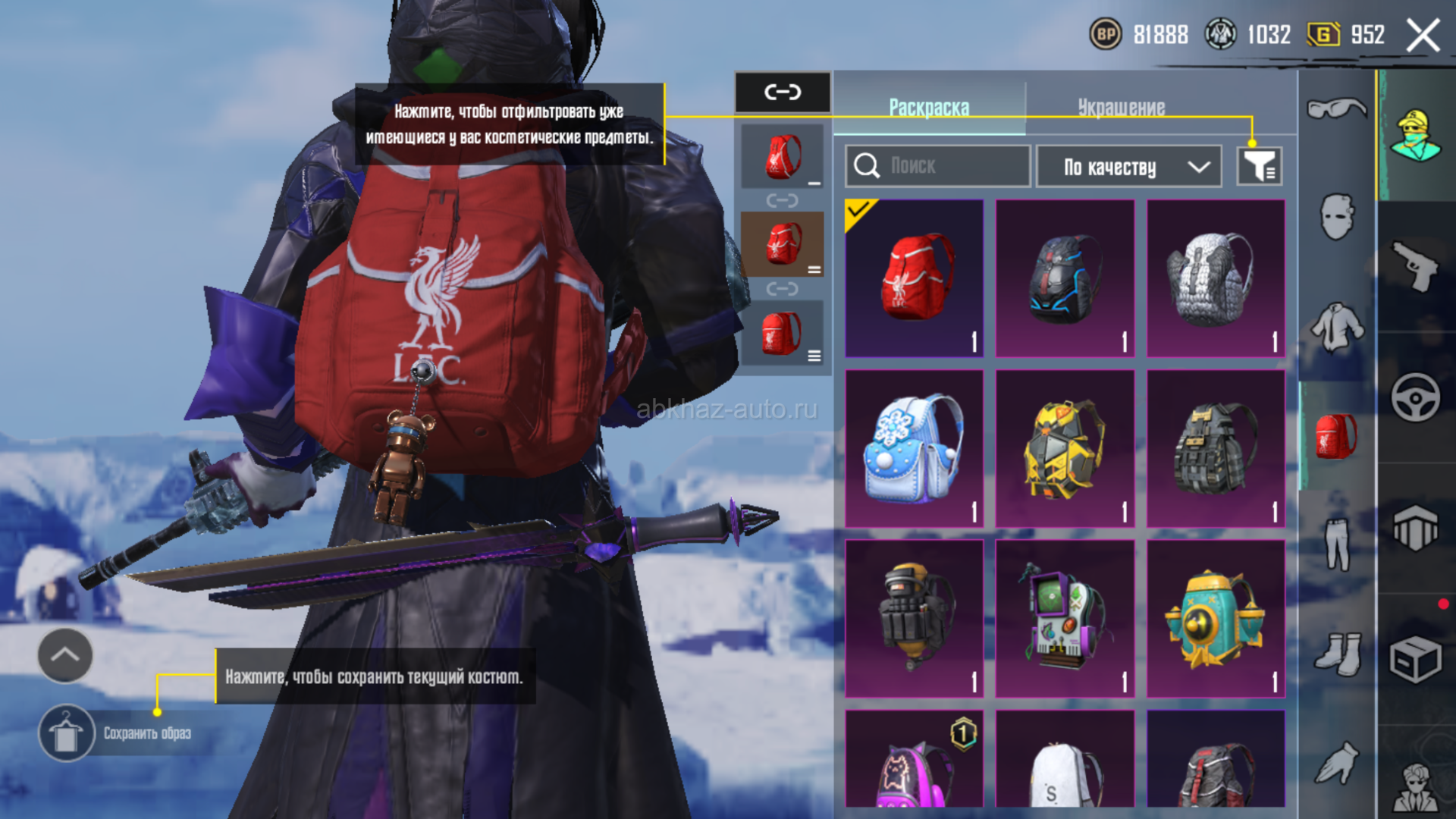
Task: Expand the round up-arrow button
Action: tap(65, 655)
